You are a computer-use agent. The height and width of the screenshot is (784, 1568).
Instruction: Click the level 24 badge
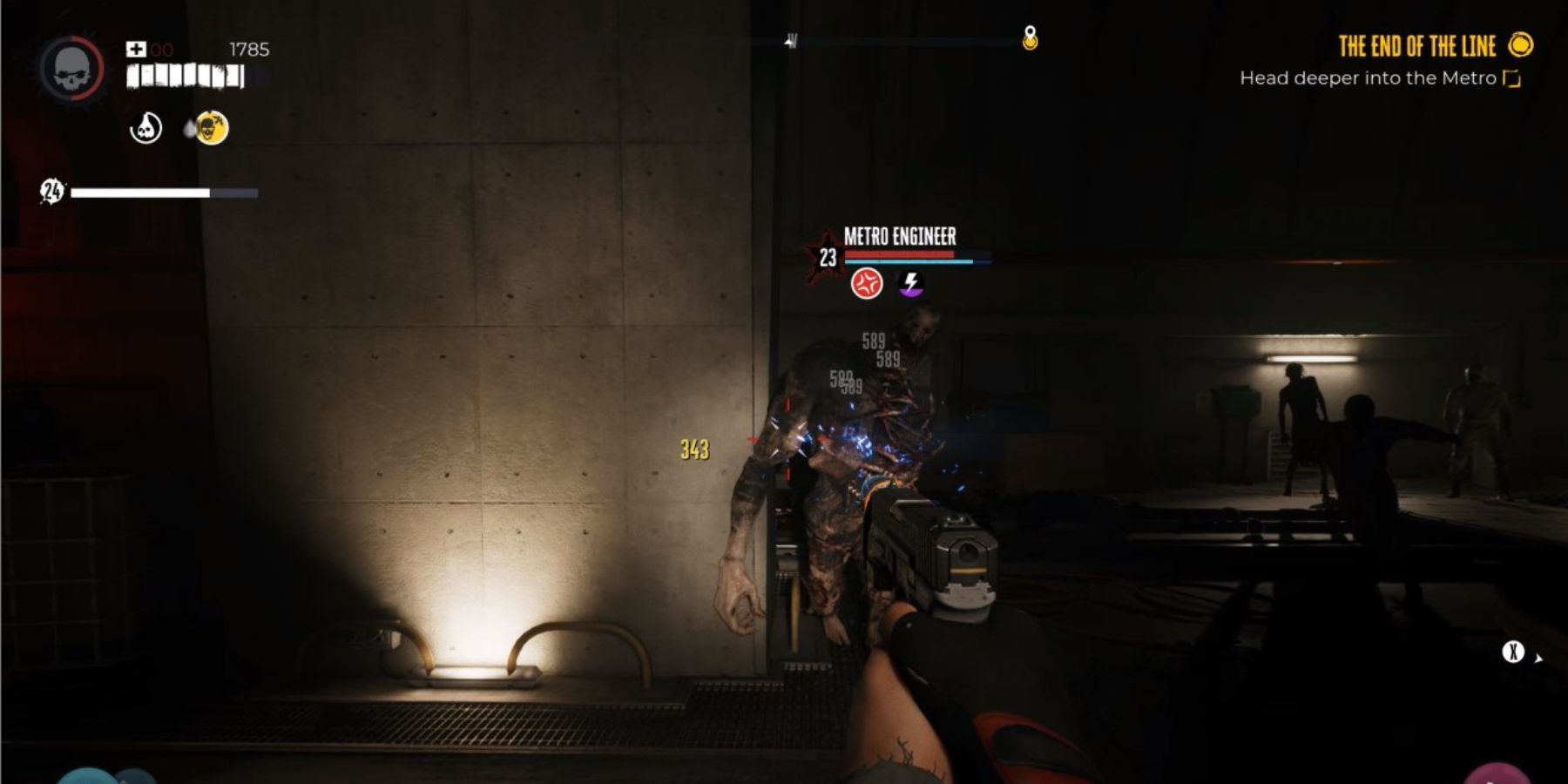51,191
